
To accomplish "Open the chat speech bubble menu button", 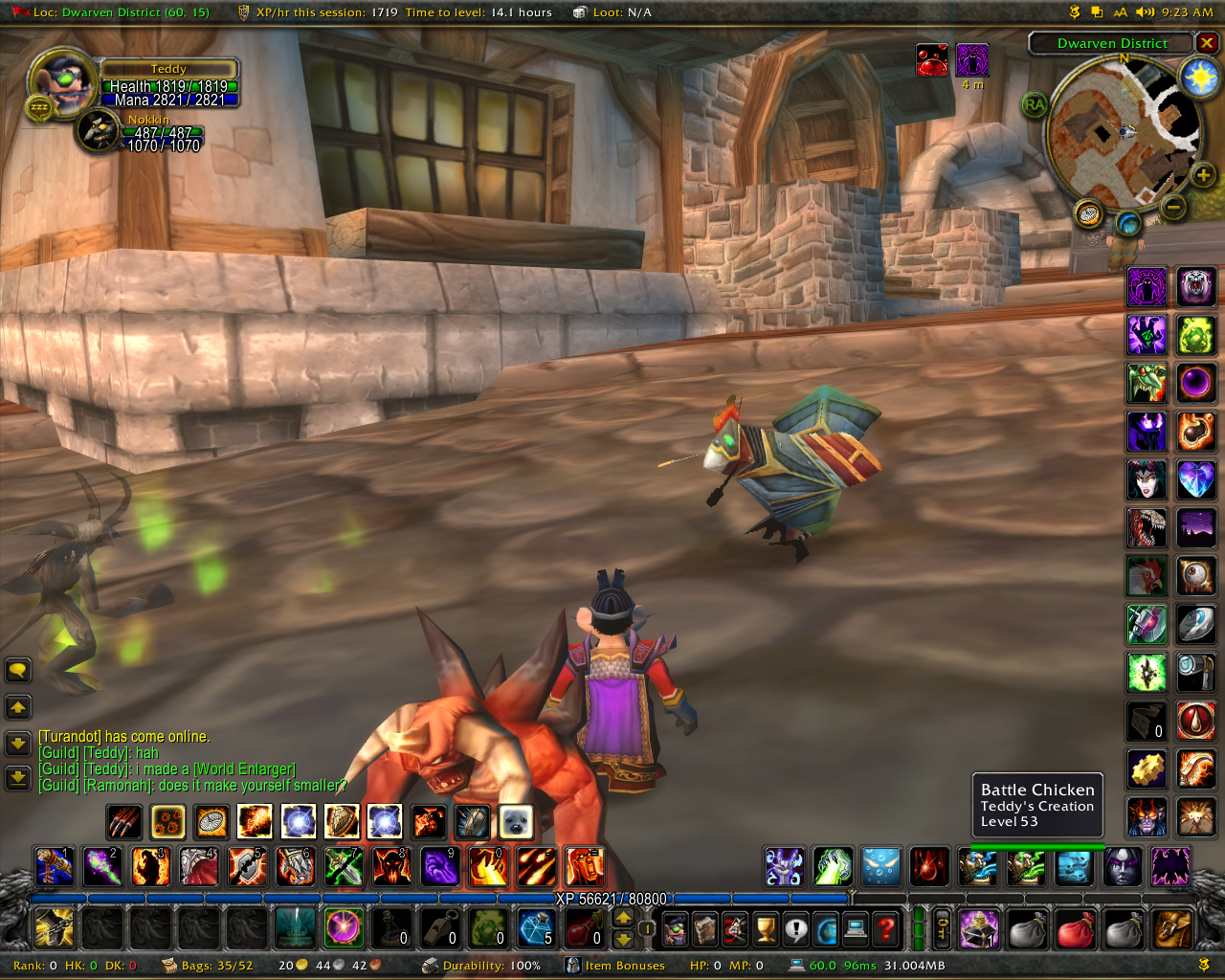I will tap(18, 670).
